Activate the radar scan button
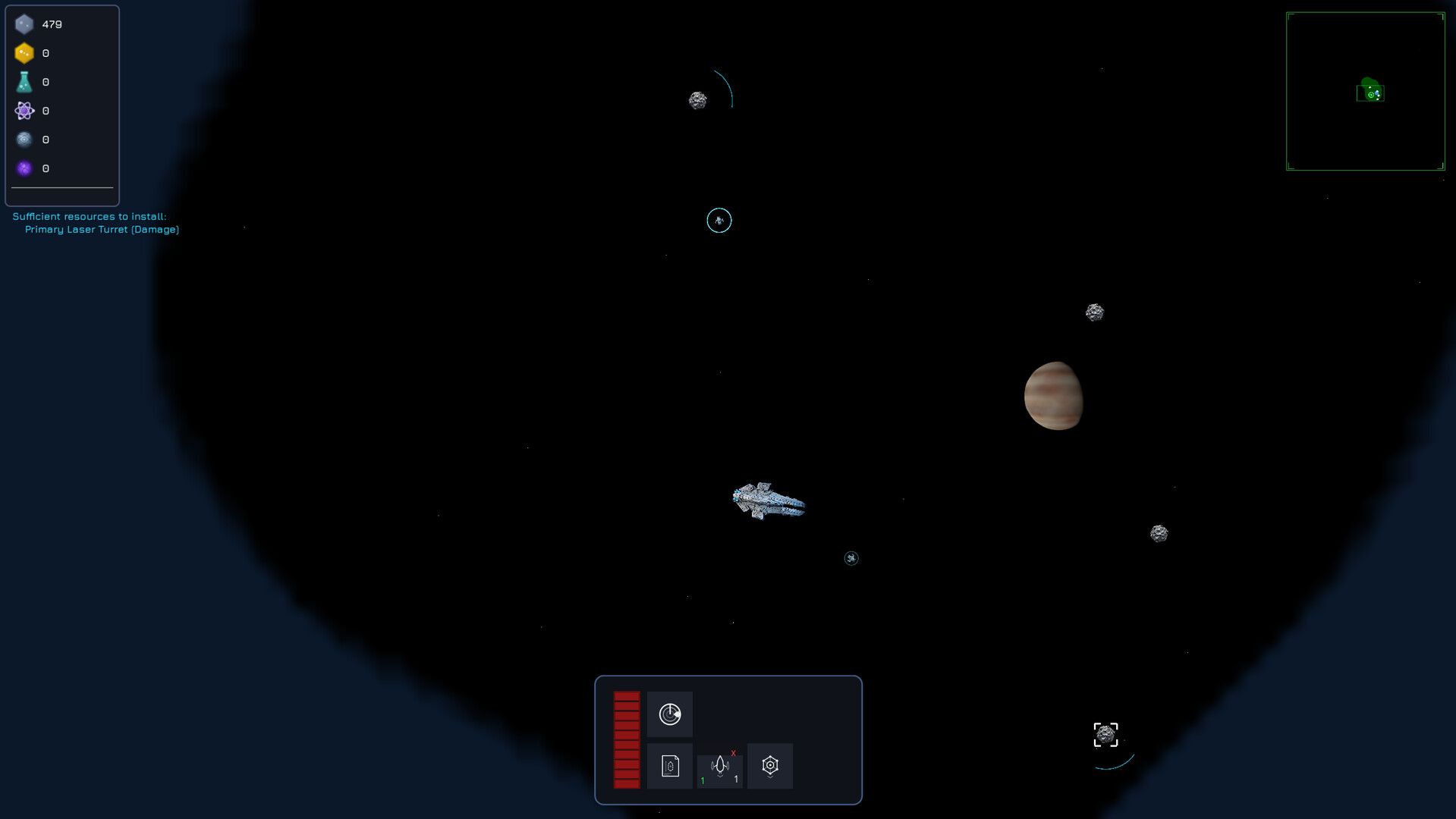 coord(669,714)
